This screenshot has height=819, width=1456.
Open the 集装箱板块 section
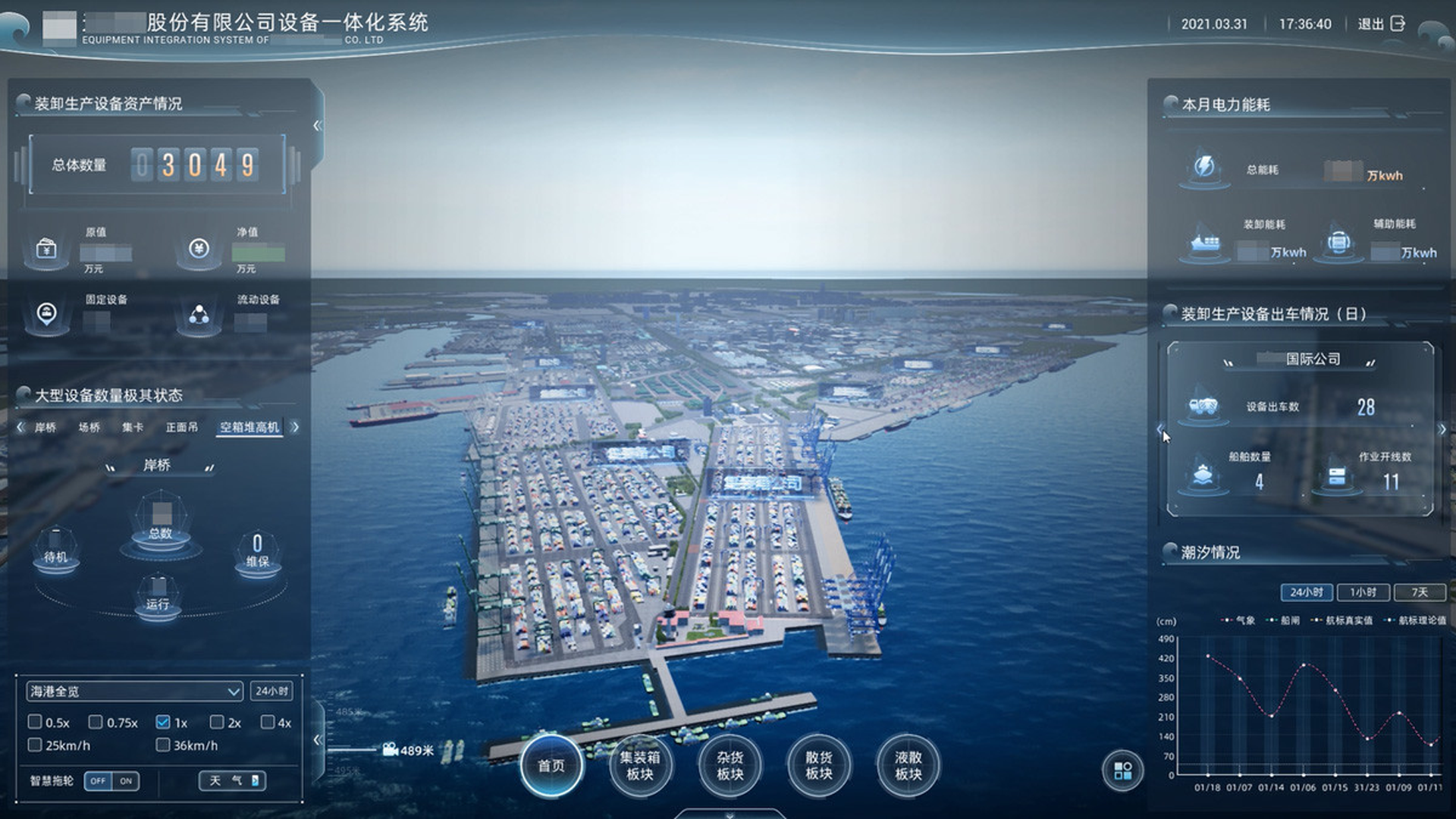[640, 765]
